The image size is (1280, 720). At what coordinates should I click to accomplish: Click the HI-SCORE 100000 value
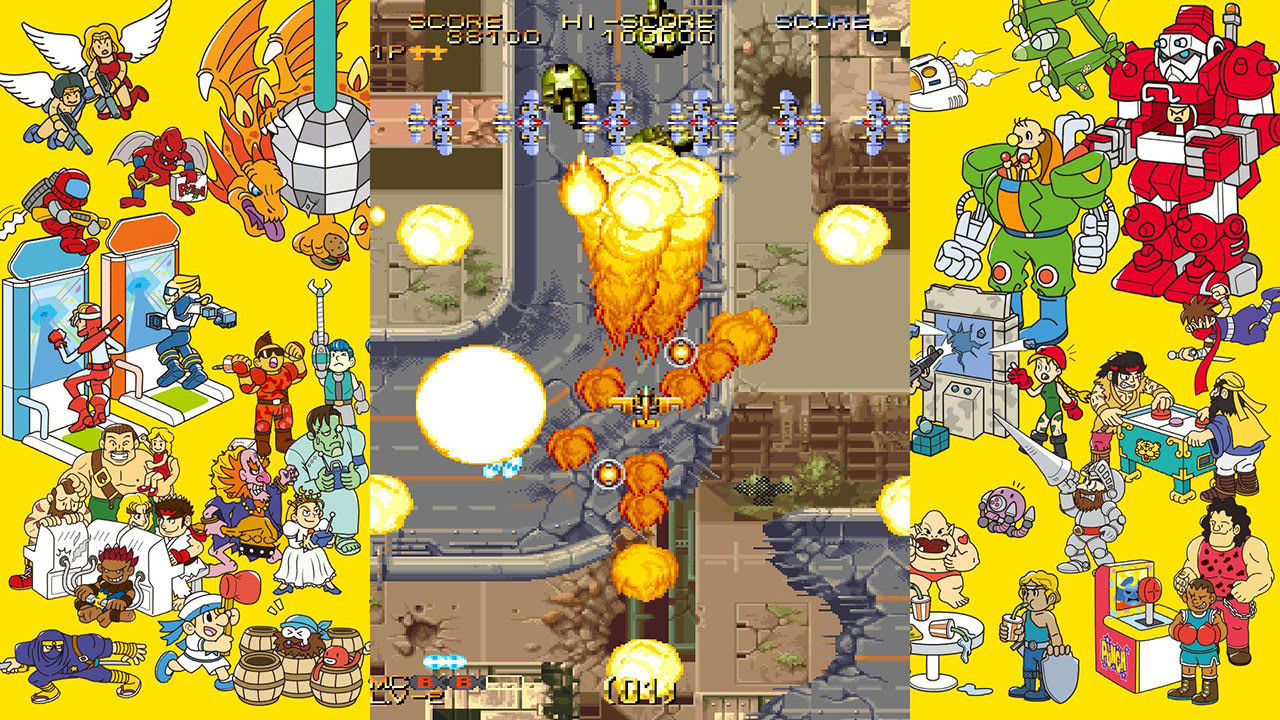click(x=655, y=38)
